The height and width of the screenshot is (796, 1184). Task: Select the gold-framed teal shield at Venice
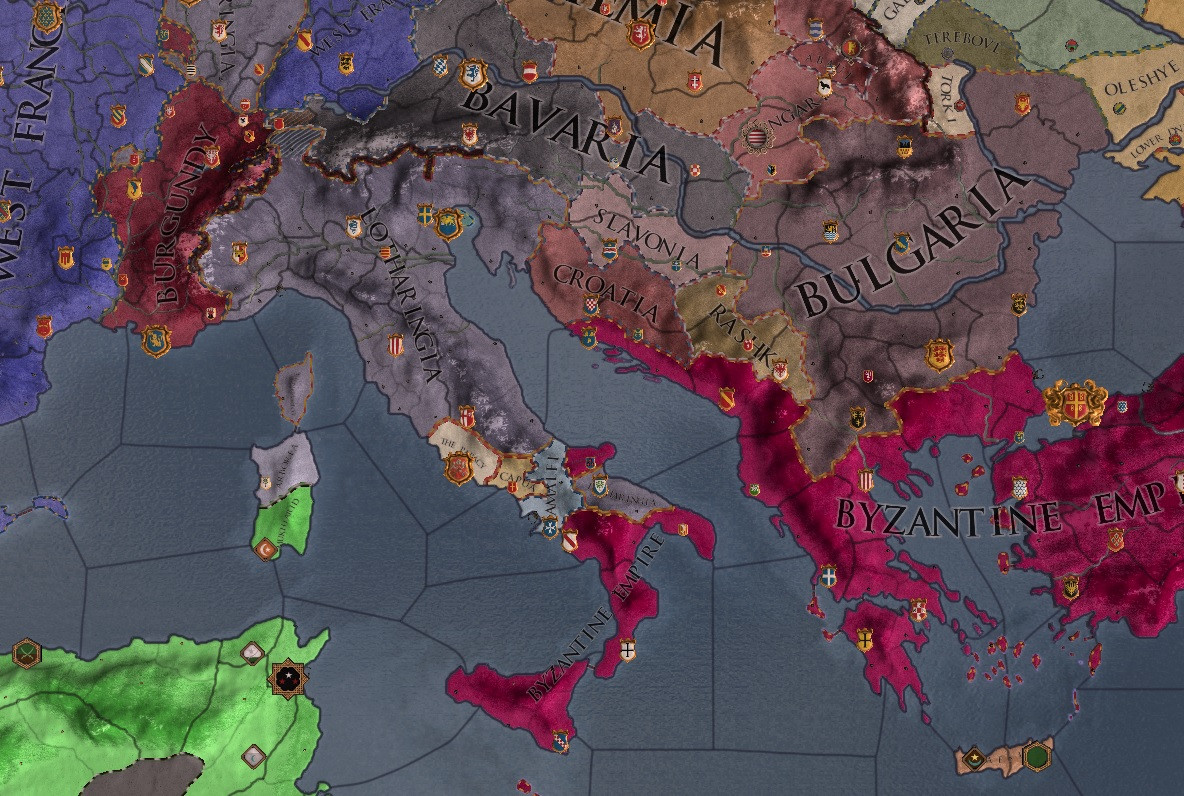tap(449, 223)
